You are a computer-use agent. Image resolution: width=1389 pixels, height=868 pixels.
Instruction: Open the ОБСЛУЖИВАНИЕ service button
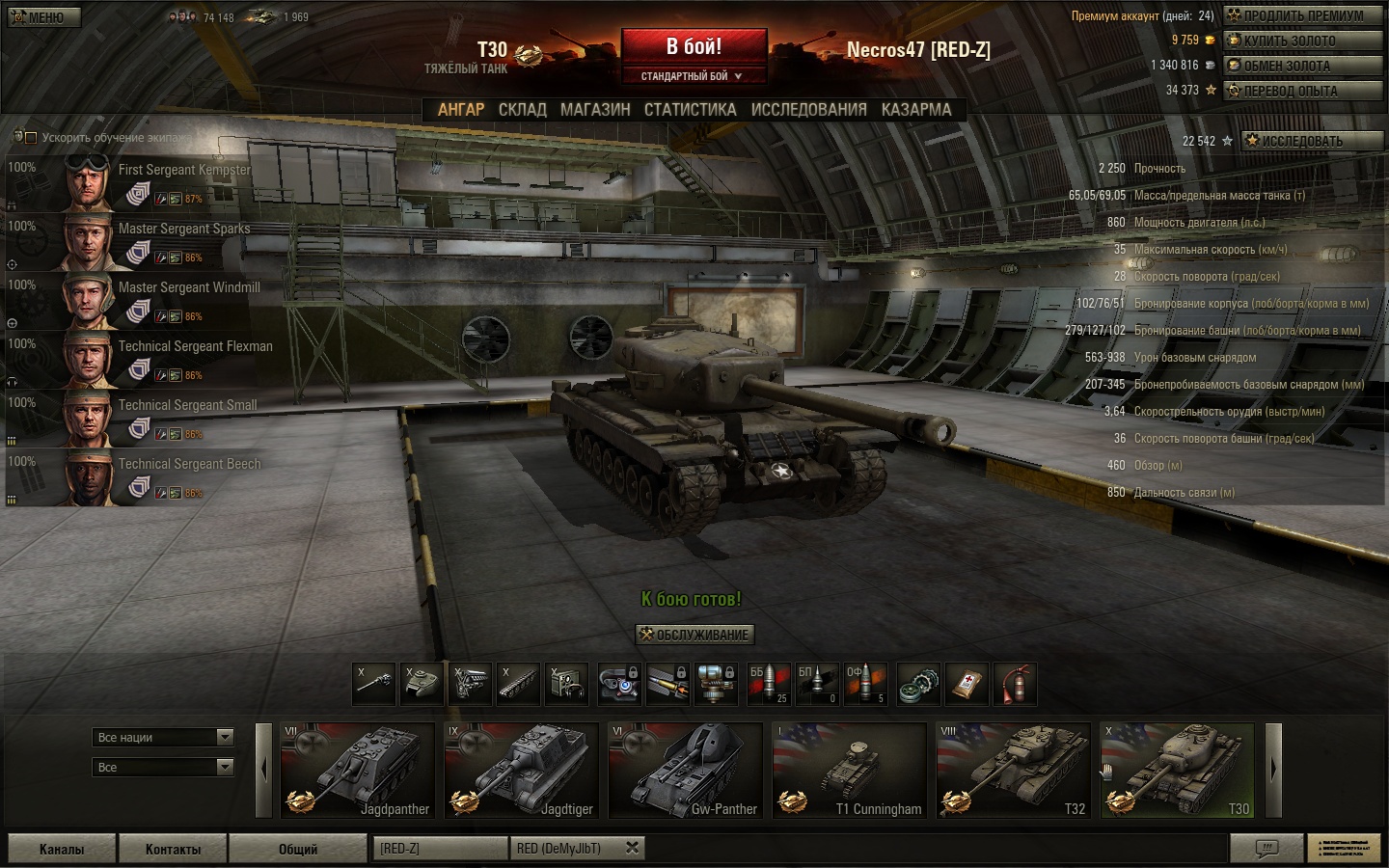point(694,635)
